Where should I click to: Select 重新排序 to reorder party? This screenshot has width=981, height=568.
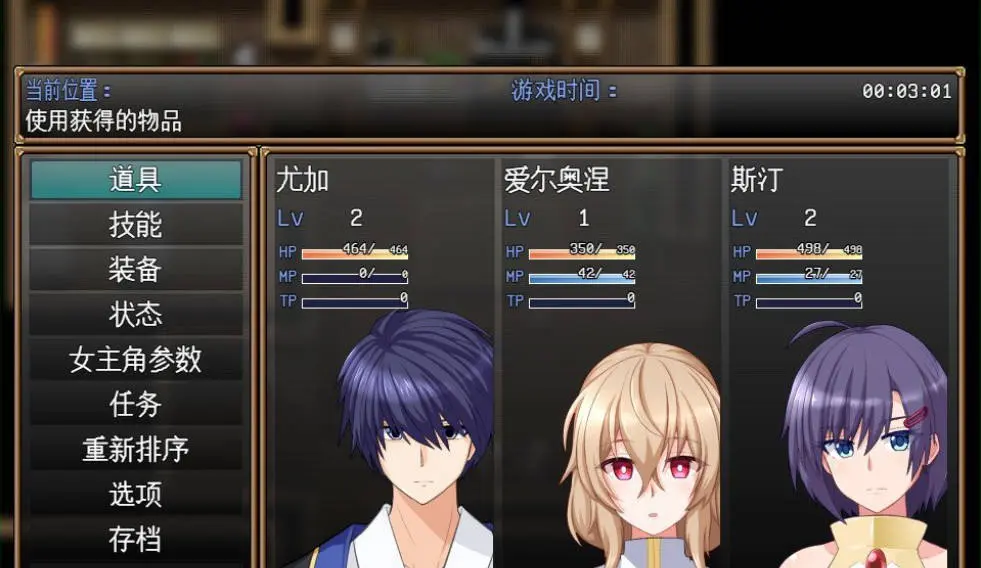(136, 450)
